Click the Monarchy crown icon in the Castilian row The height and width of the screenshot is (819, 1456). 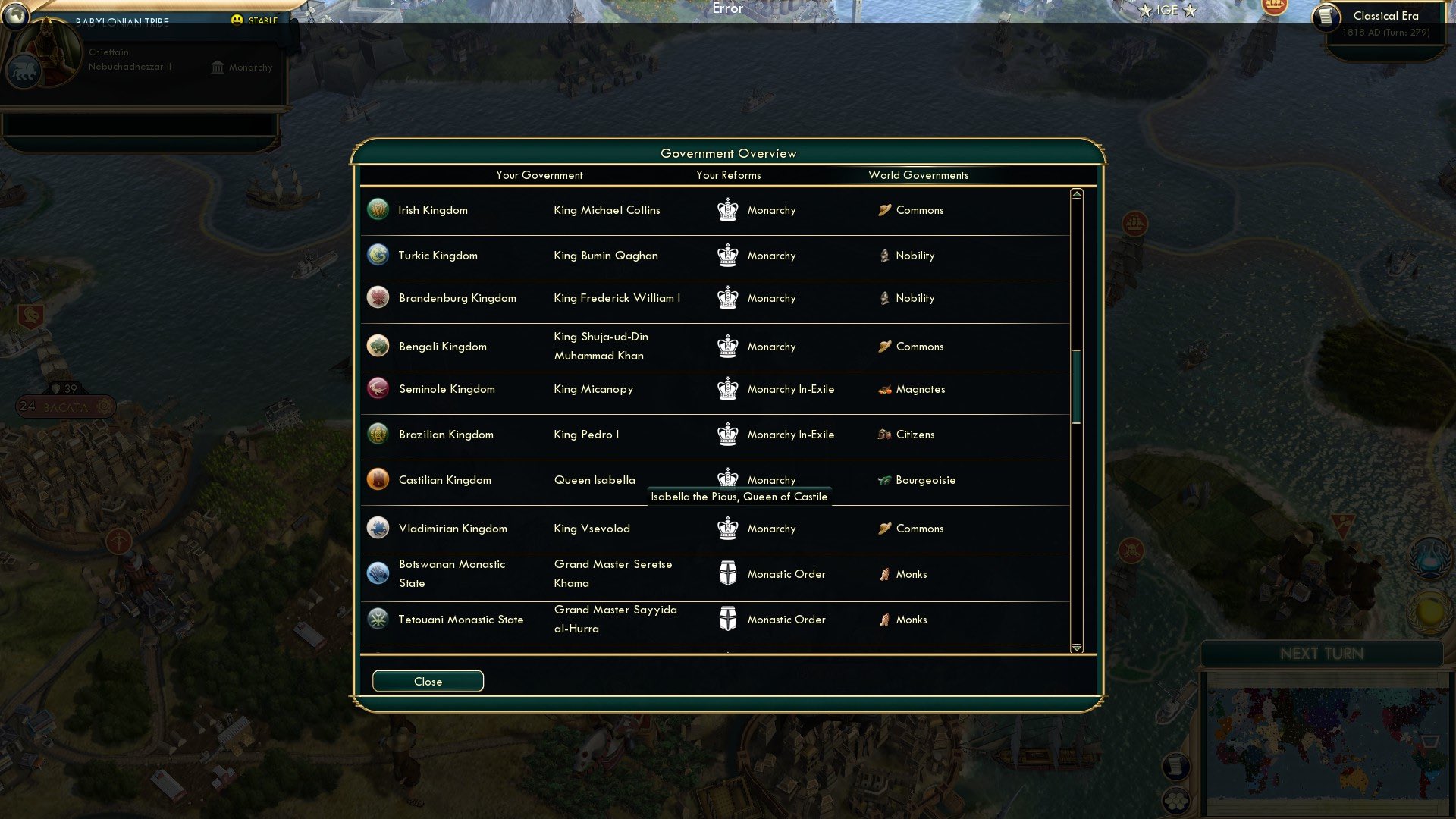click(x=727, y=478)
